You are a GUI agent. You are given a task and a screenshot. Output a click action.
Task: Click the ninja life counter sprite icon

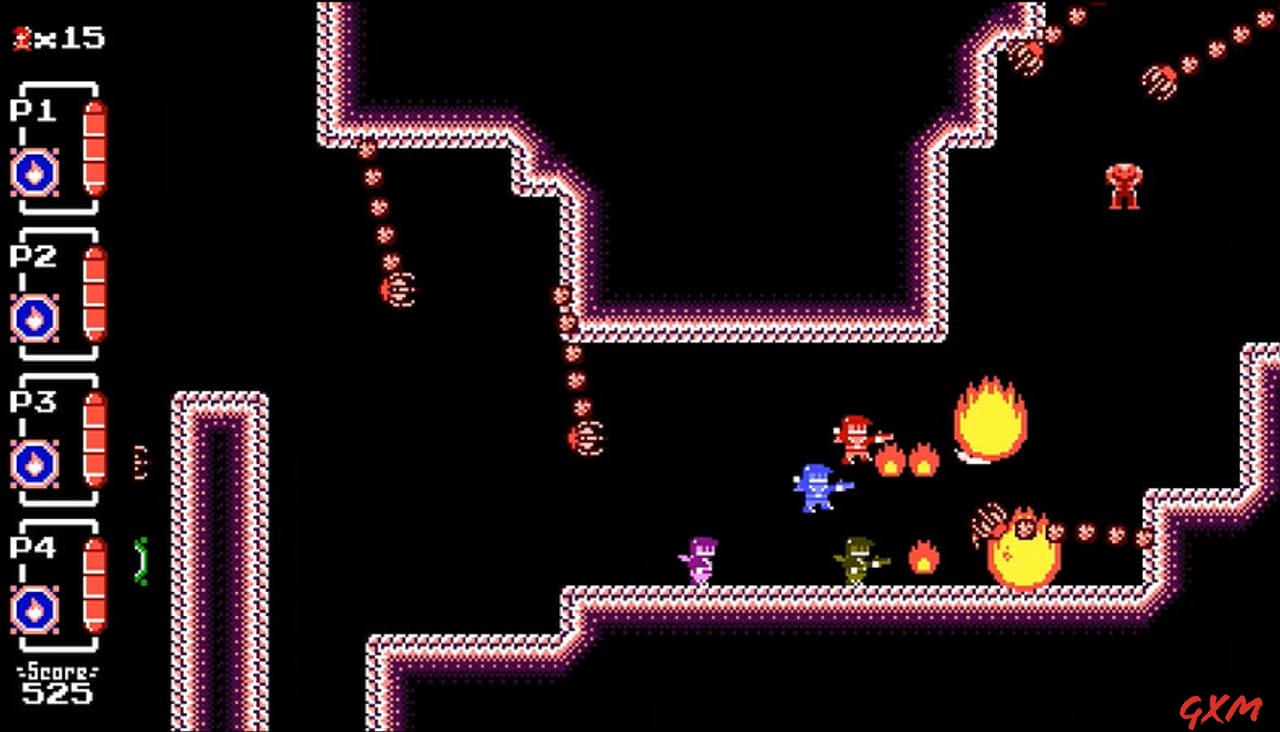(x=22, y=38)
